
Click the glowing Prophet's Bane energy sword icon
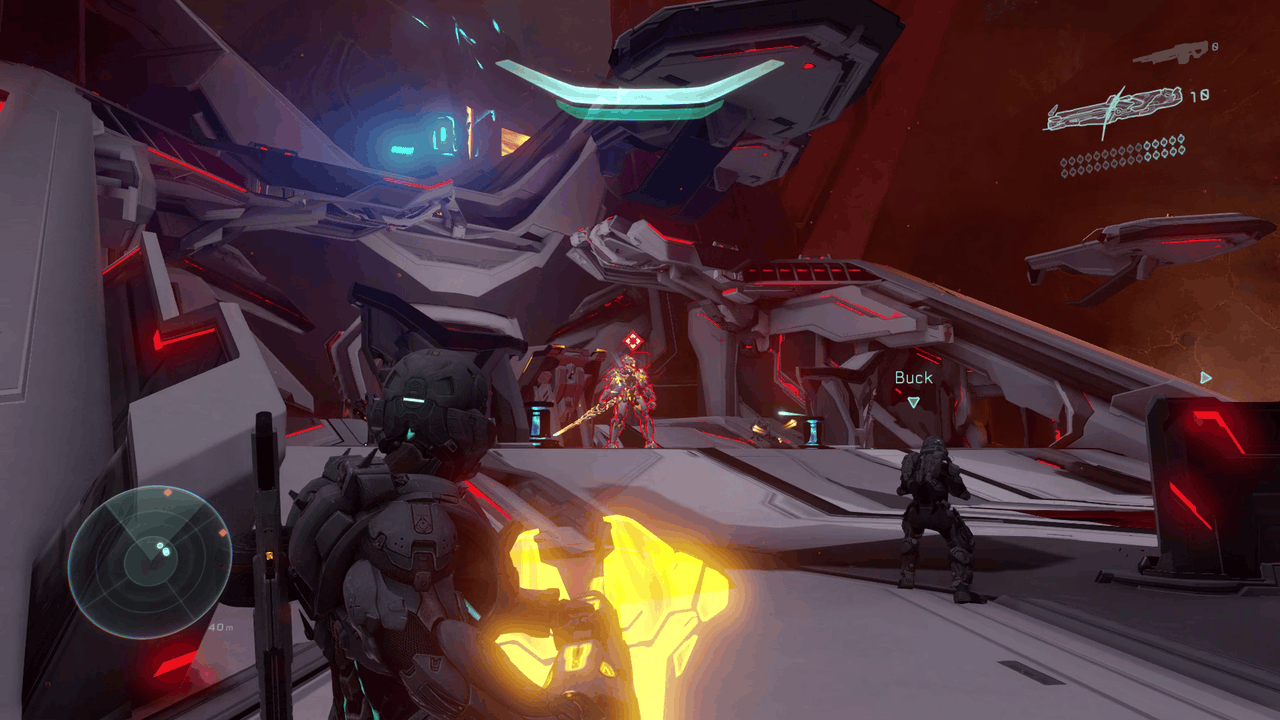point(1110,105)
